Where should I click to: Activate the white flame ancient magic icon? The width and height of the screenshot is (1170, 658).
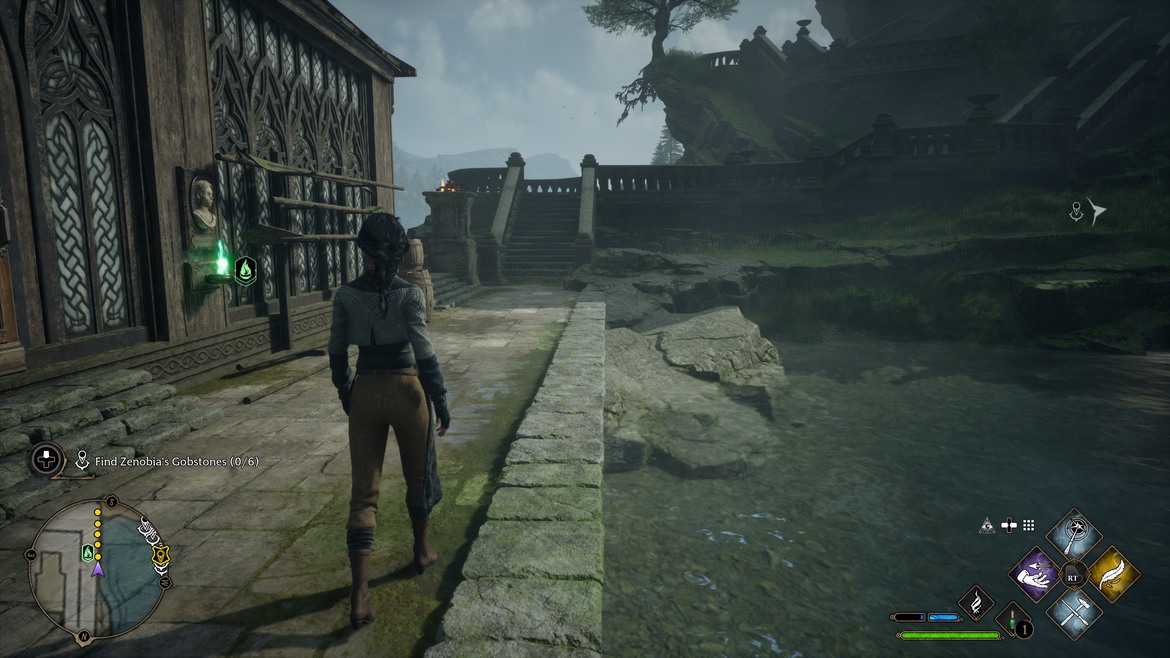pyautogui.click(x=975, y=602)
